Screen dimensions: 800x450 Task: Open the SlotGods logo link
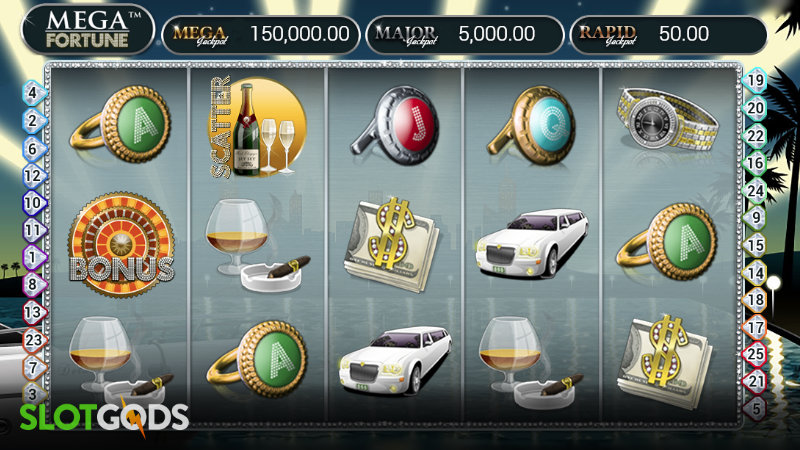coord(94,417)
